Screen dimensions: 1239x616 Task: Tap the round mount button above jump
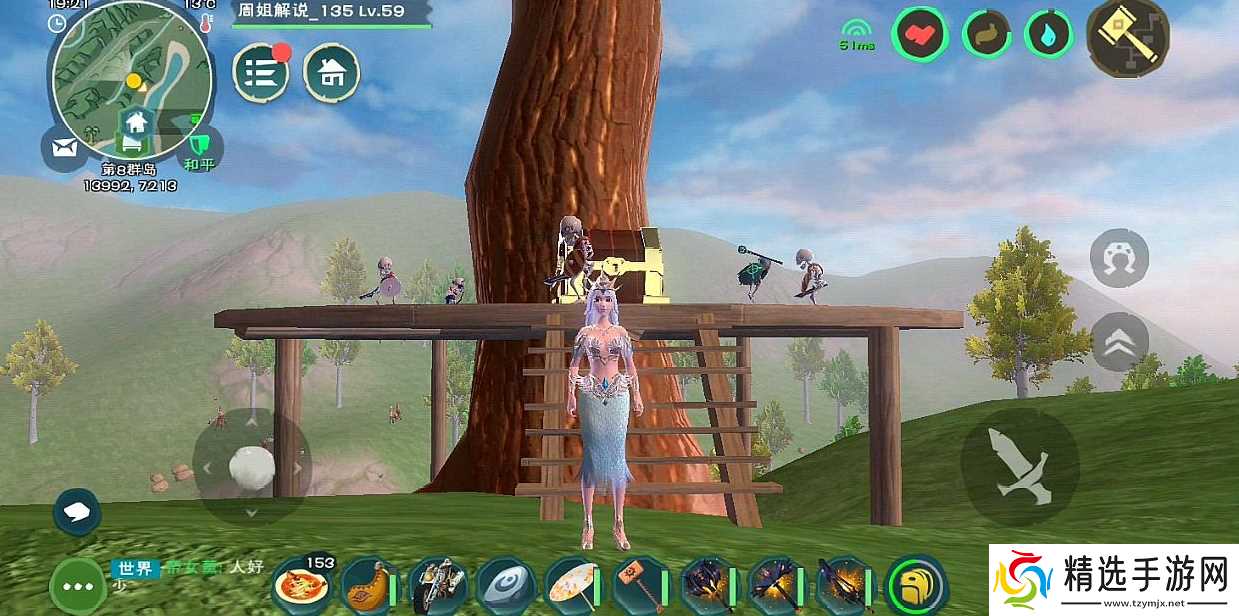pyautogui.click(x=1119, y=258)
